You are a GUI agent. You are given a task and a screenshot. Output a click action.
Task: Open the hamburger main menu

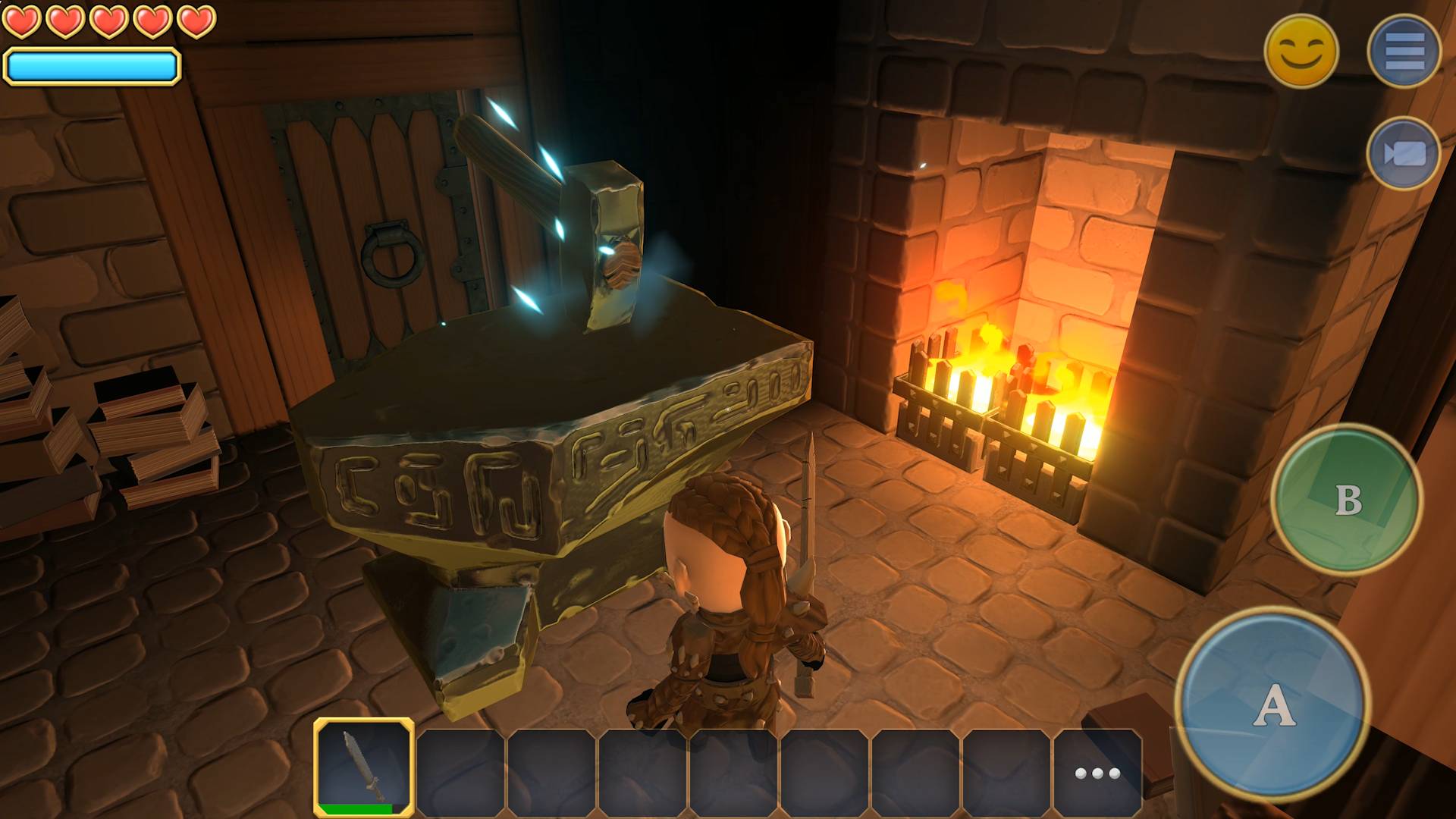1404,51
